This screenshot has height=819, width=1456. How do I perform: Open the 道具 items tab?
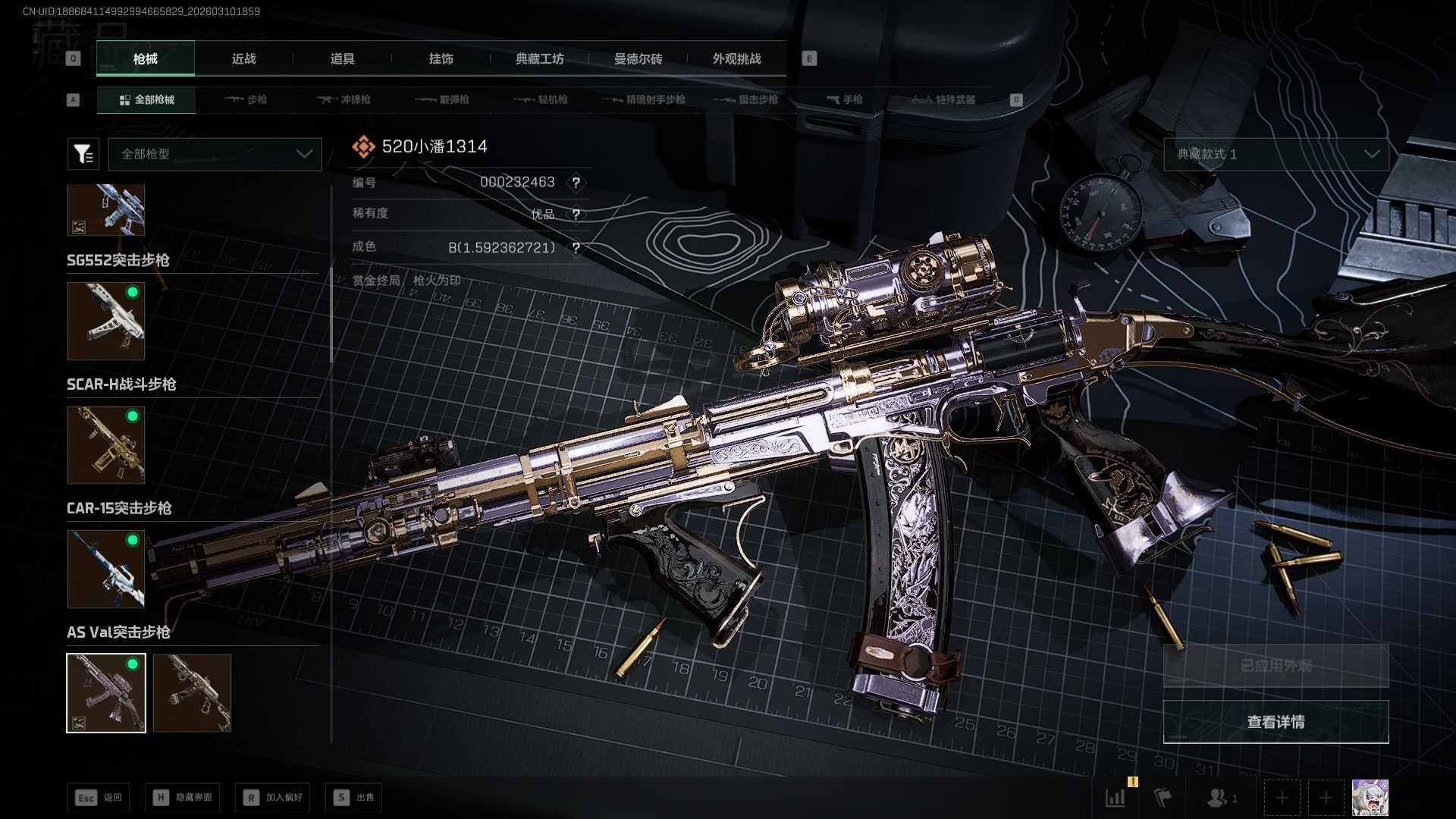pos(342,59)
